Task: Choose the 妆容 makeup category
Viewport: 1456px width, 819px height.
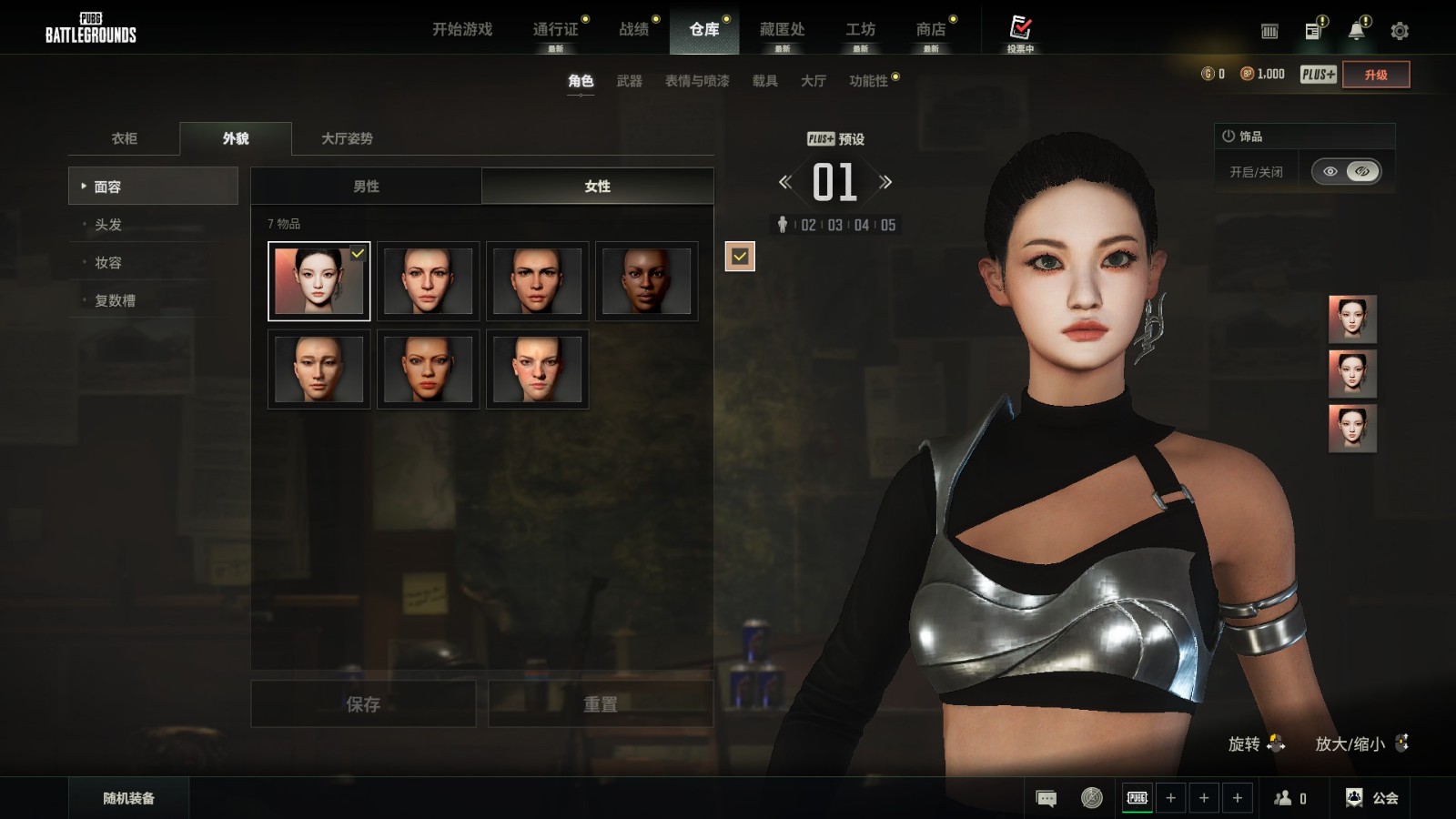Action: click(108, 262)
